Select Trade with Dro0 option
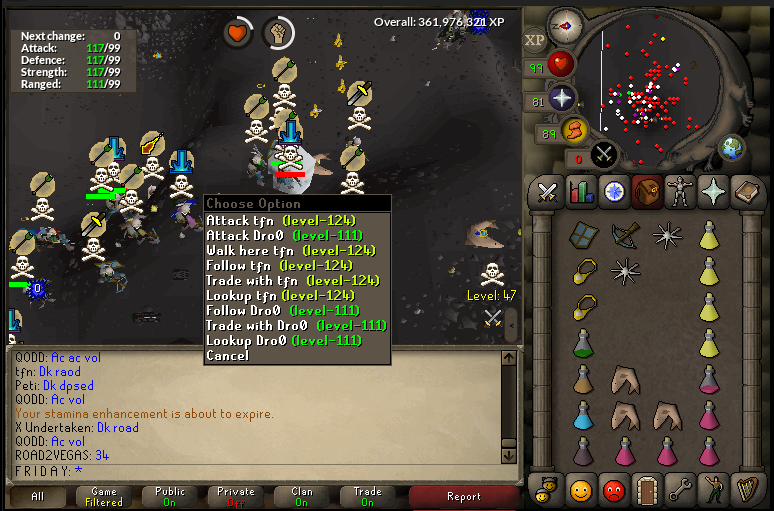 [296, 325]
